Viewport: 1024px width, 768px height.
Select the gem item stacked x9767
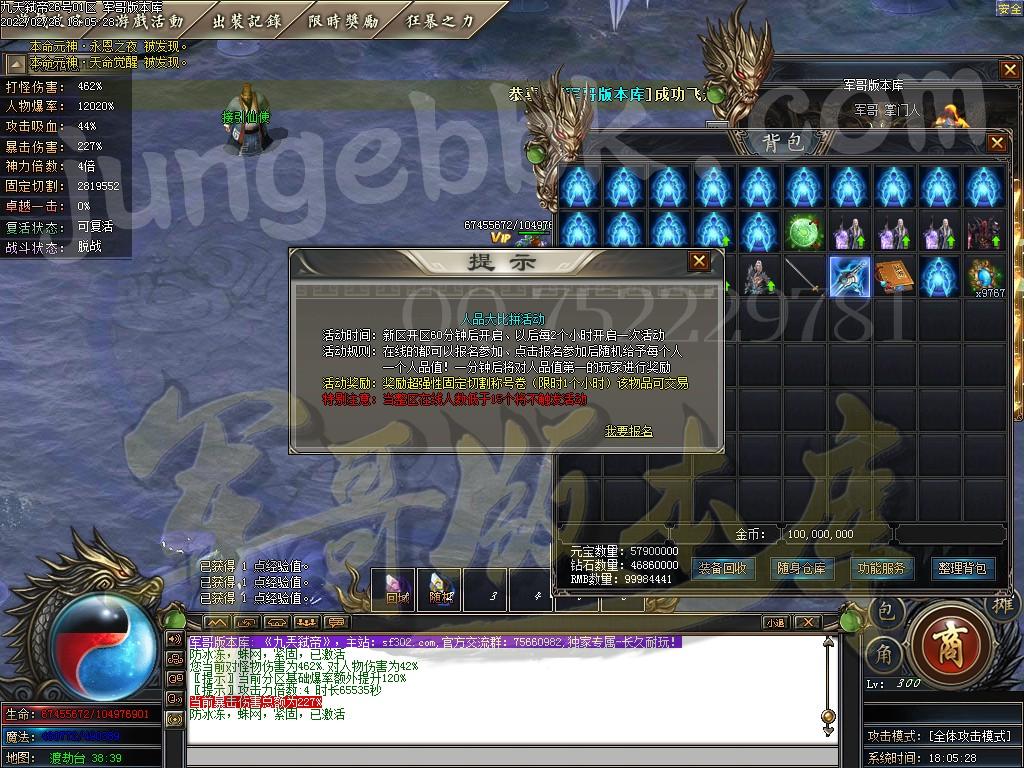[986, 277]
